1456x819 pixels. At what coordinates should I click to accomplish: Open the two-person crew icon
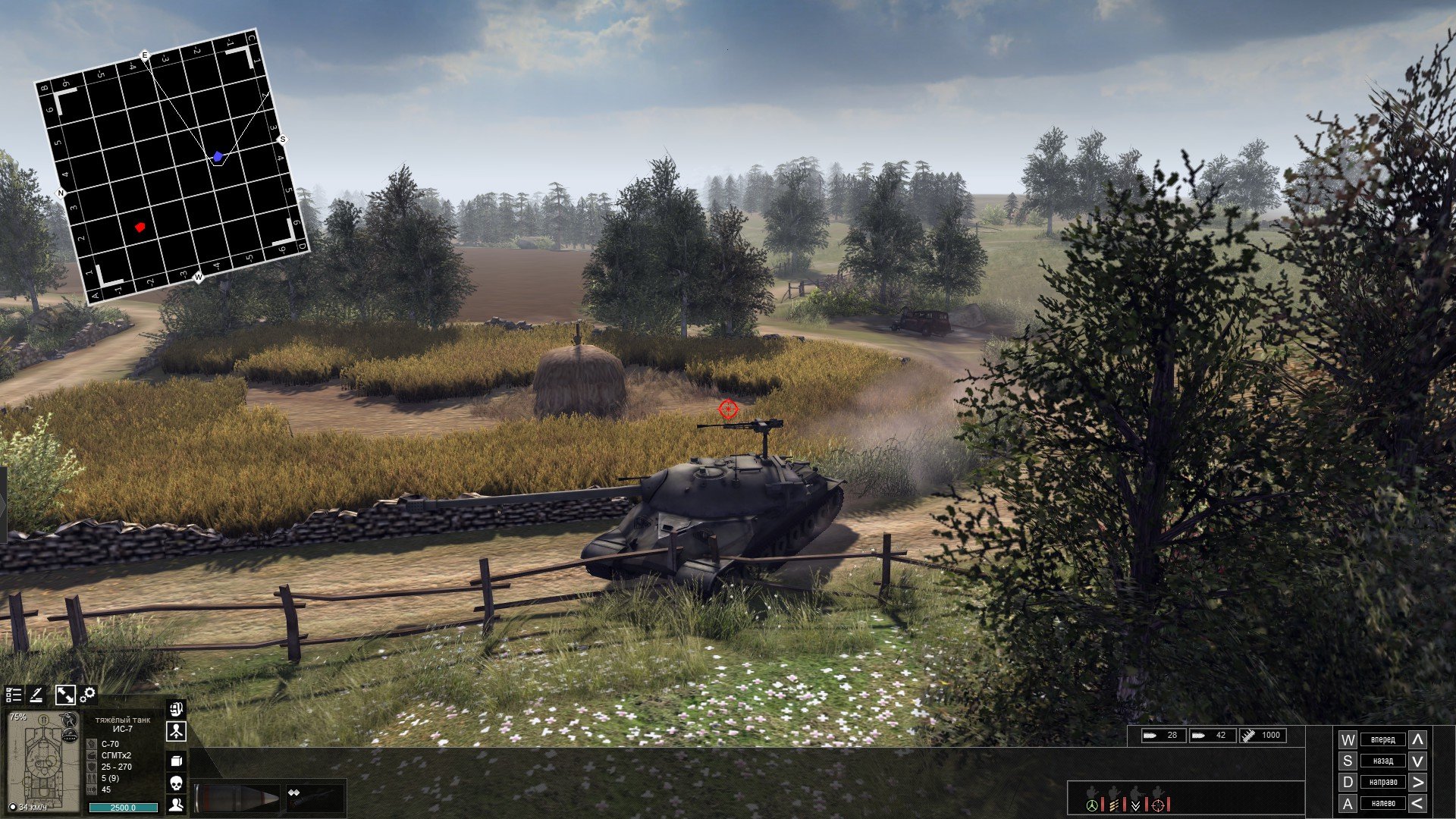coord(176,805)
